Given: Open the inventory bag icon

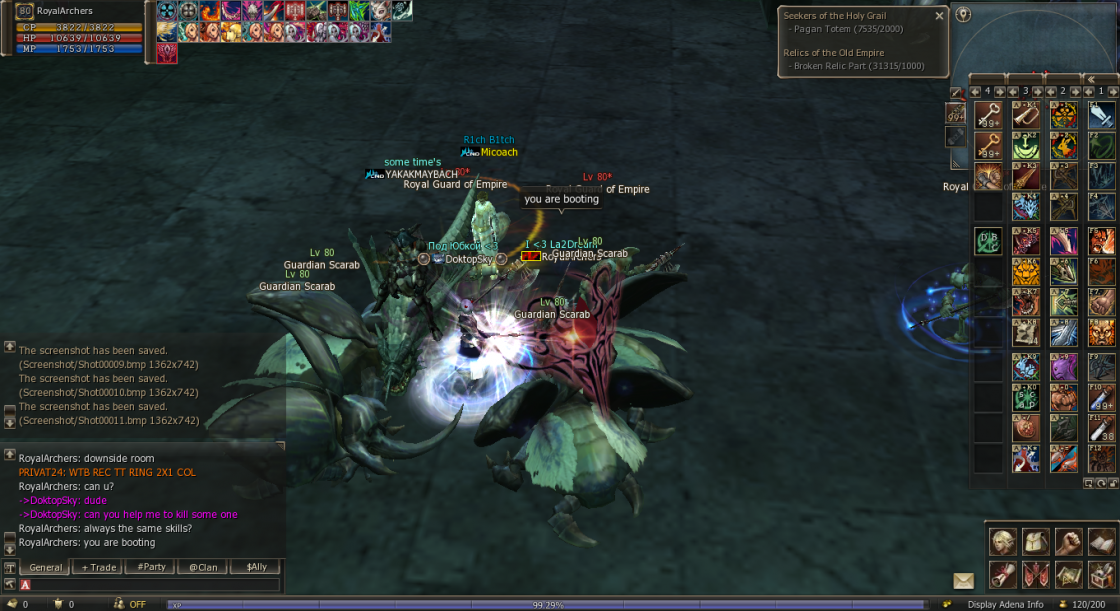Looking at the screenshot, I should 1036,542.
